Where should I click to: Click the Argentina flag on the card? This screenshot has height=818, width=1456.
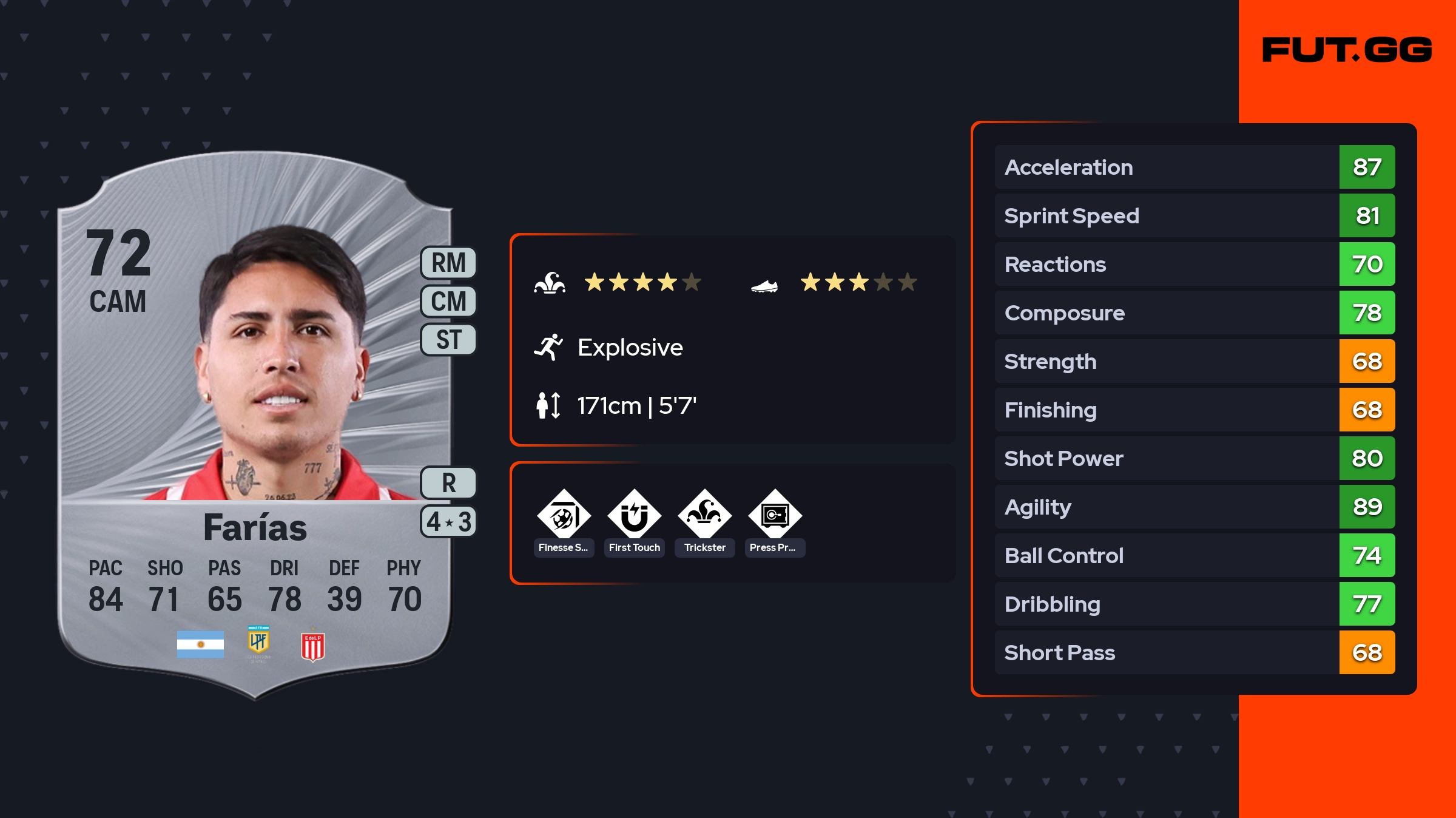tap(200, 644)
